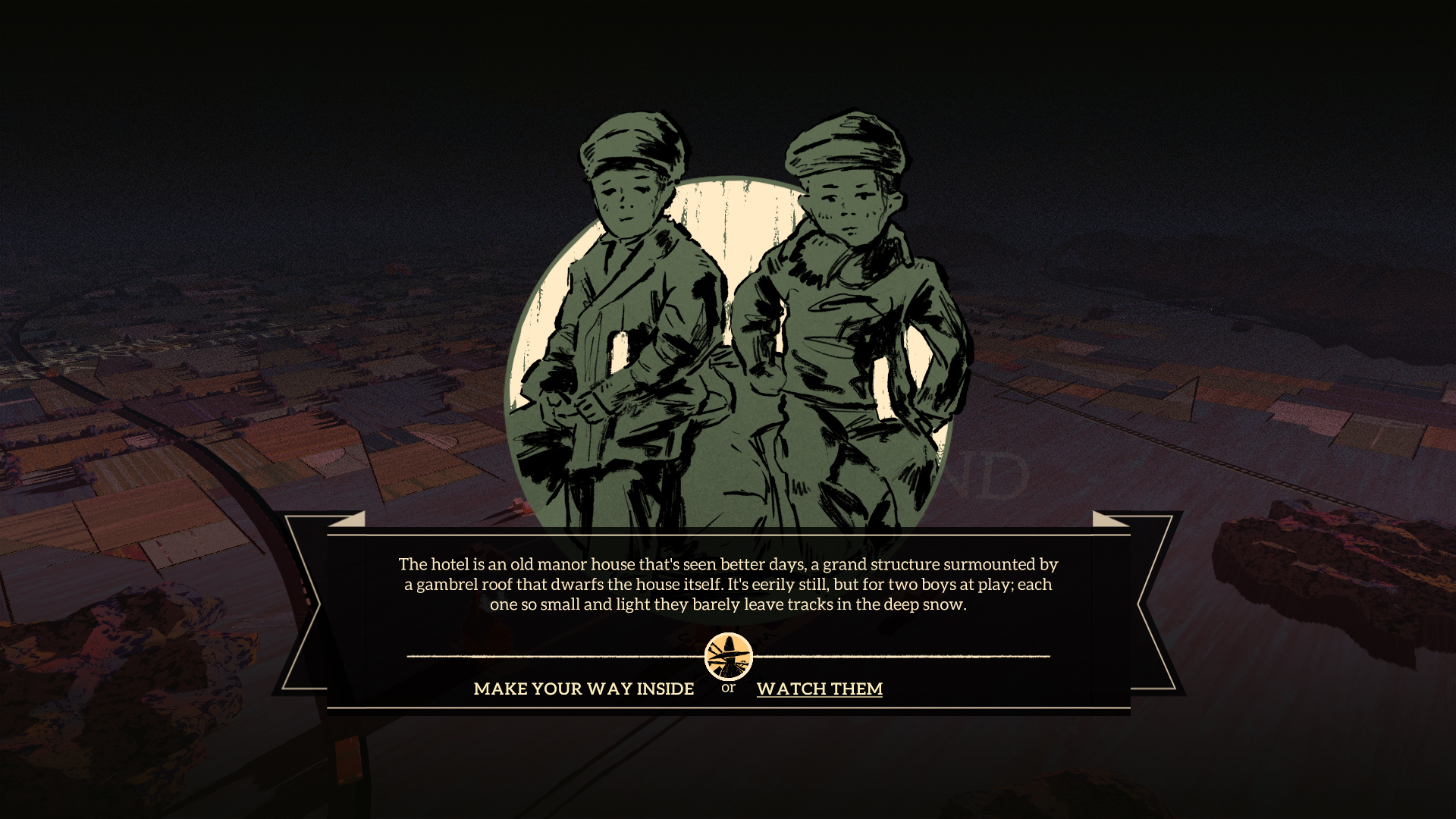Click the underlined WATCH THEM text
The height and width of the screenshot is (819, 1456).
(x=819, y=689)
